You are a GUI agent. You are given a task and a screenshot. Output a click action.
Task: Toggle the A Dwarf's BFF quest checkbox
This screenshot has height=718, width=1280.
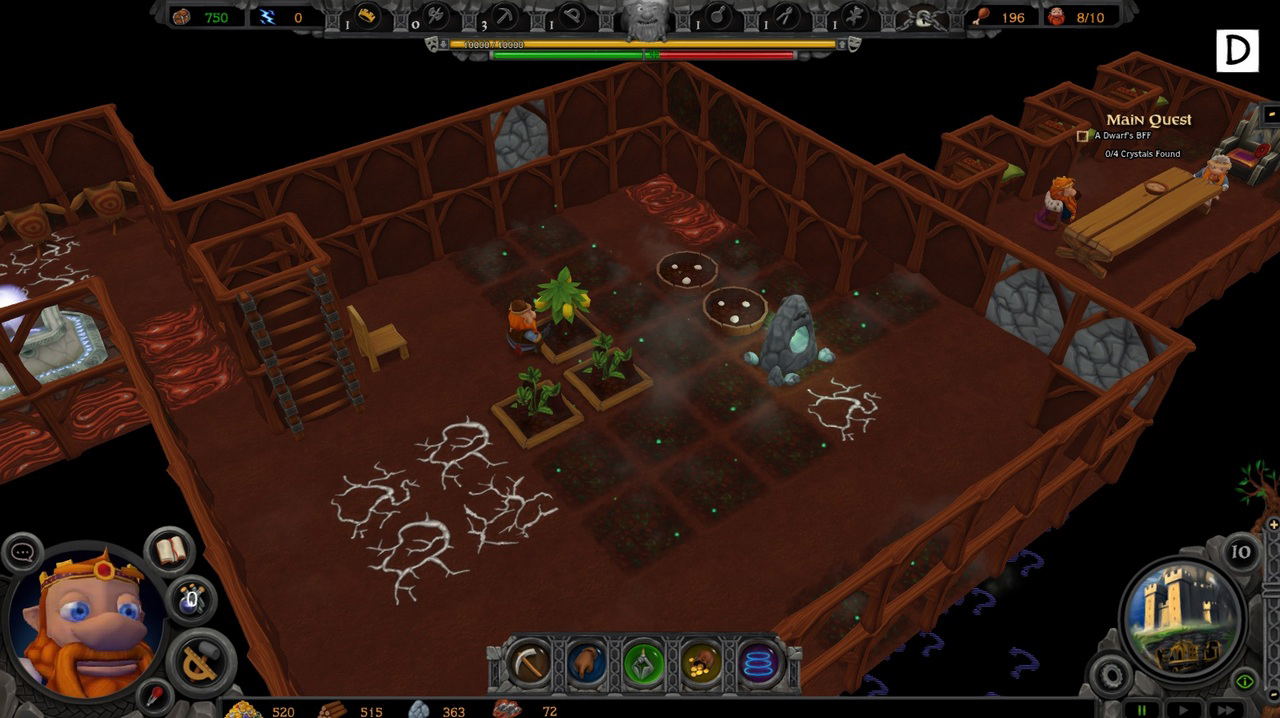point(1082,136)
